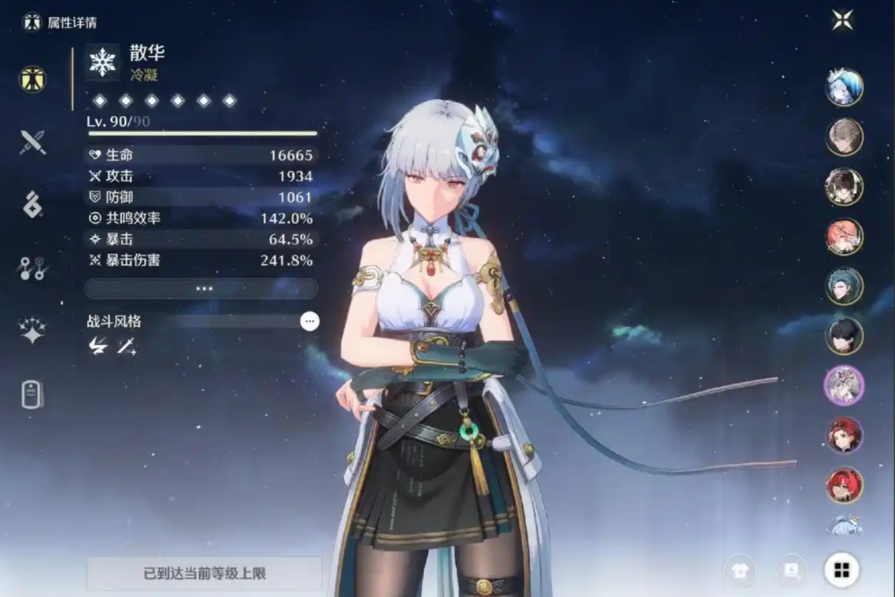Screen dimensions: 895x597
Task: Select the teal-haired character portrait
Action: pyautogui.click(x=844, y=286)
